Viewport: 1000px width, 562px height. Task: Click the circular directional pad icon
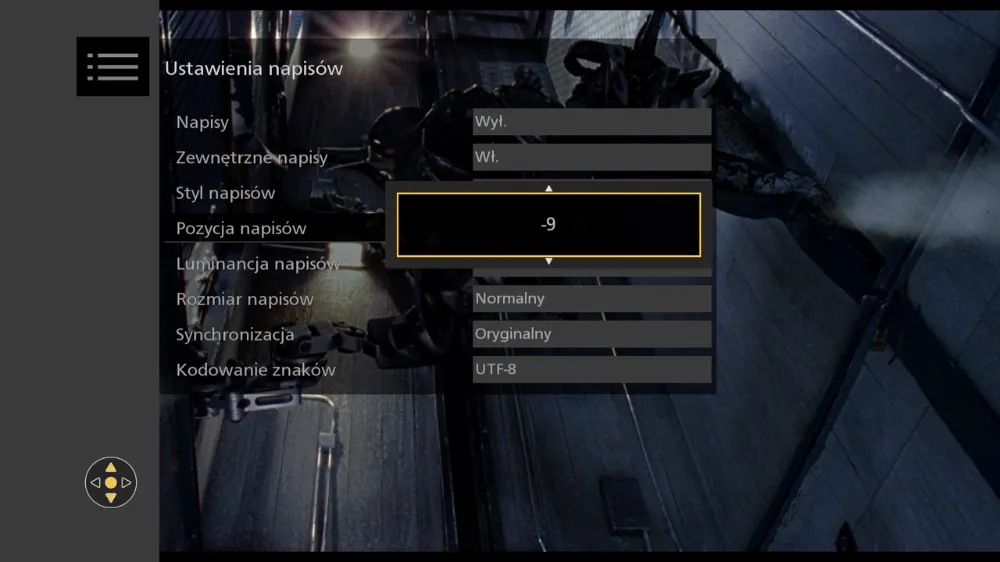tap(111, 482)
